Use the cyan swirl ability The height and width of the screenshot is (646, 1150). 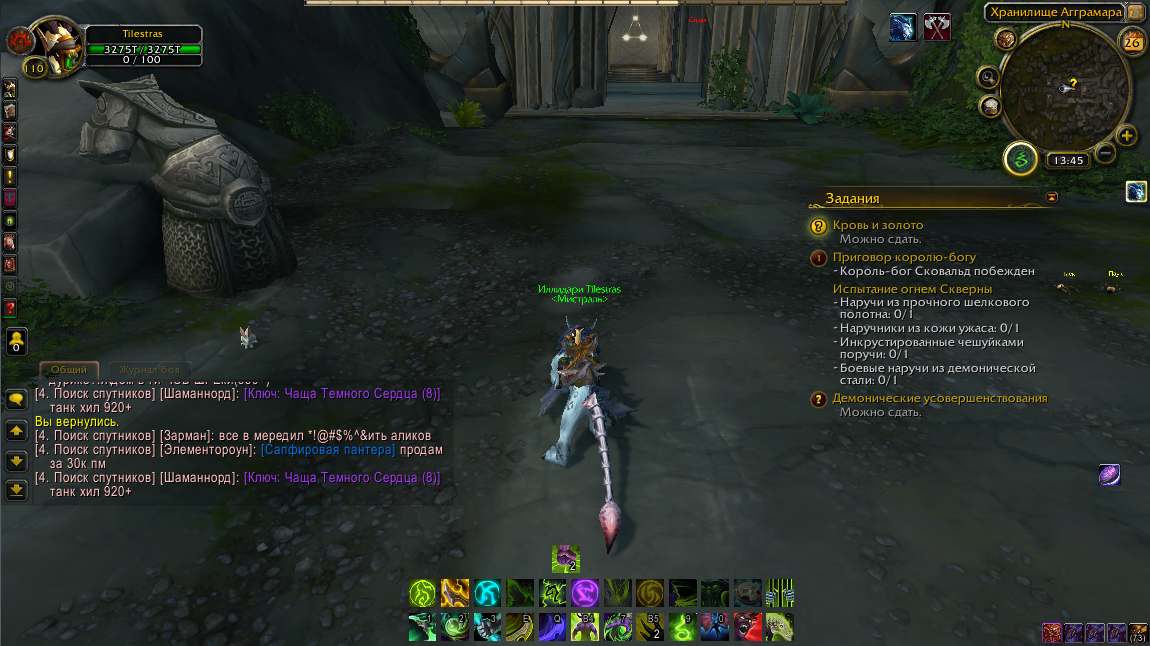(487, 593)
